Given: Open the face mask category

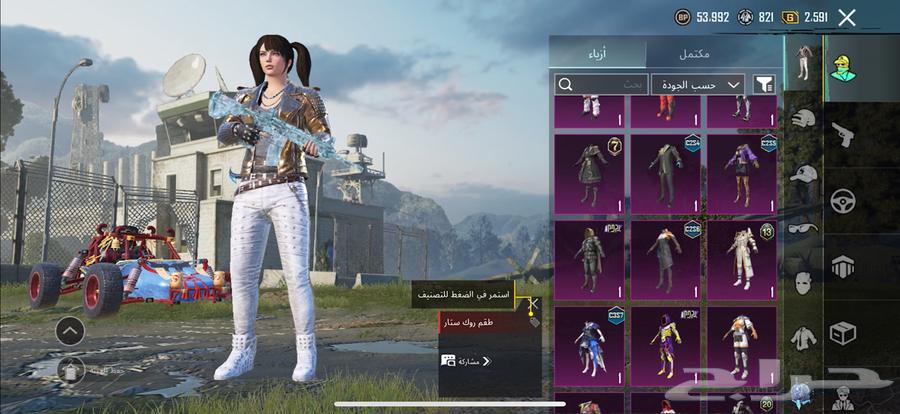Looking at the screenshot, I should pos(803,282).
